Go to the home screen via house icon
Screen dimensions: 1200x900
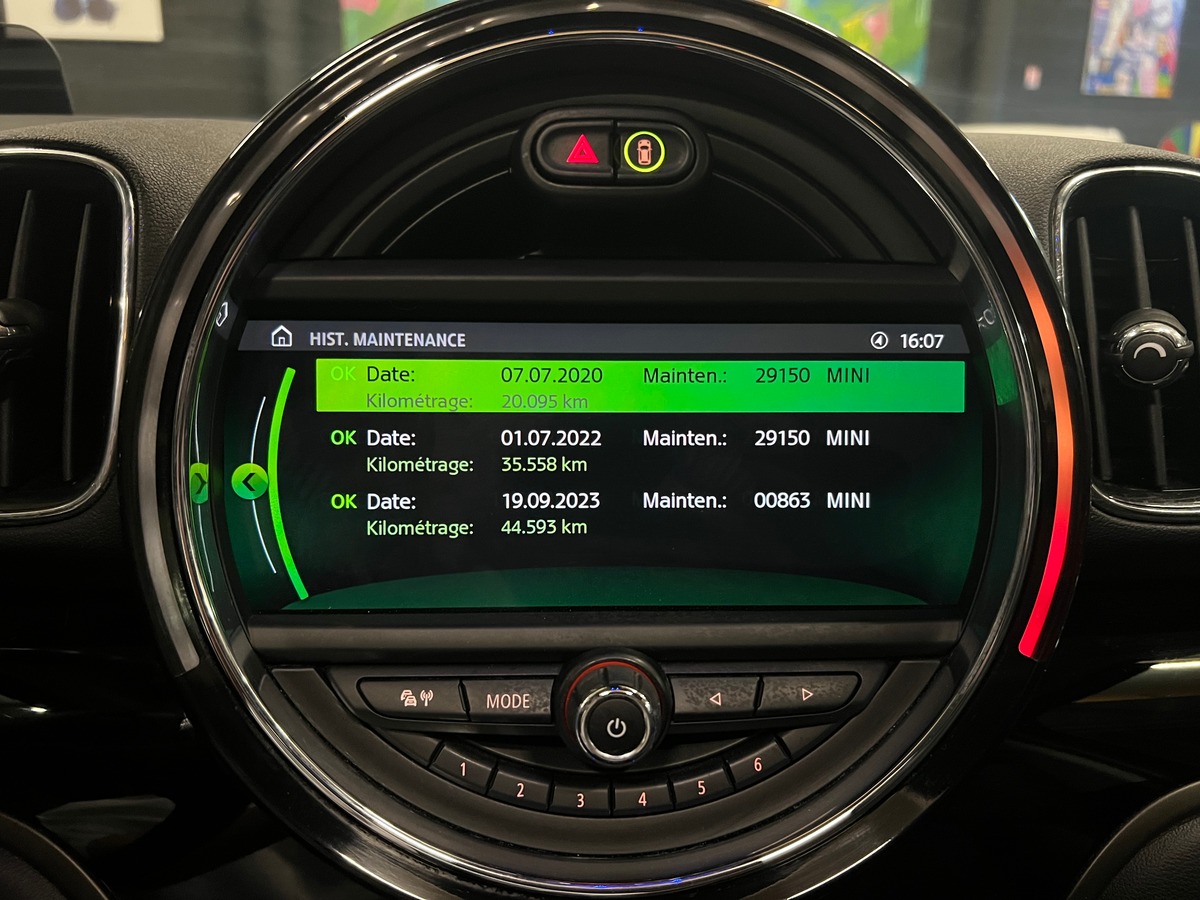[x=282, y=338]
